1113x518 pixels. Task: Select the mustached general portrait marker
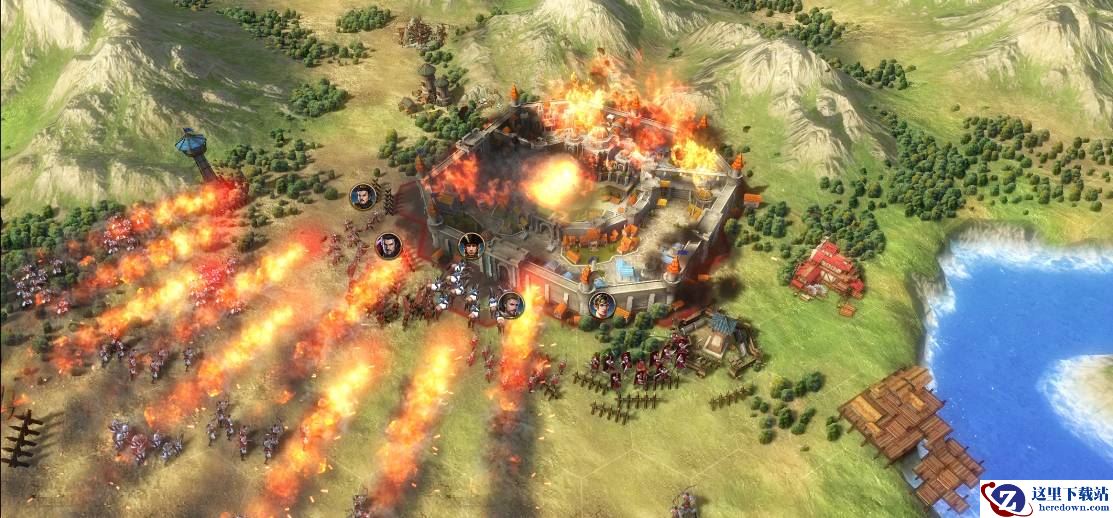pos(363,196)
